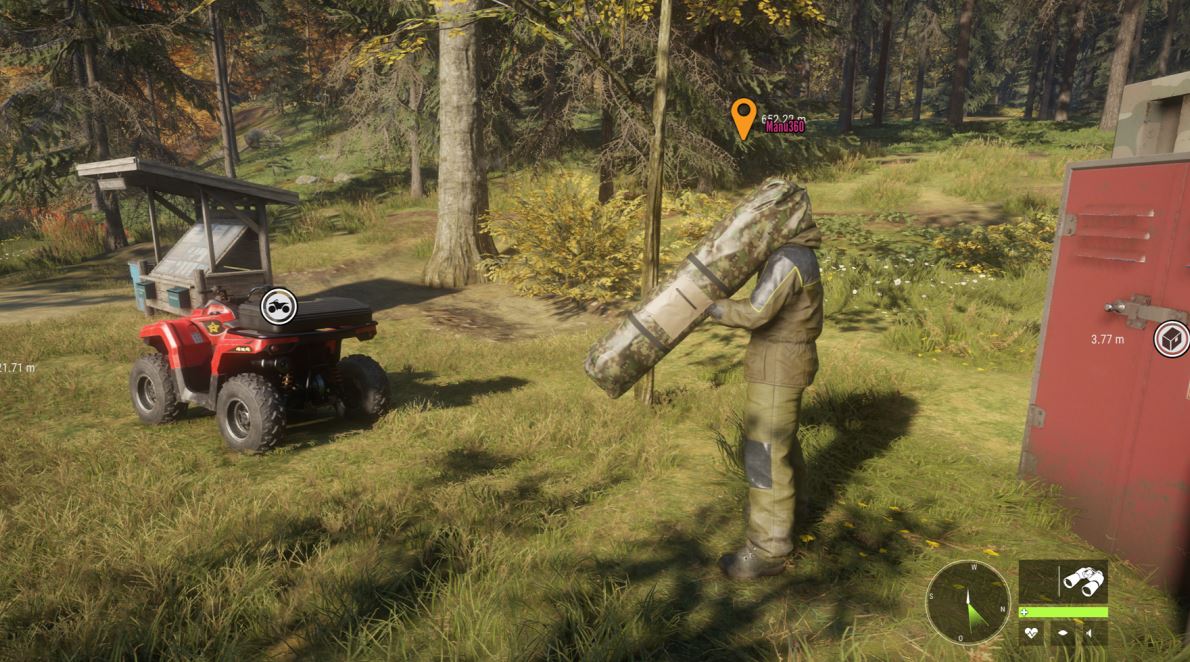The height and width of the screenshot is (662, 1190).
Task: Select the ATV quad bike marker icon
Action: point(278,306)
